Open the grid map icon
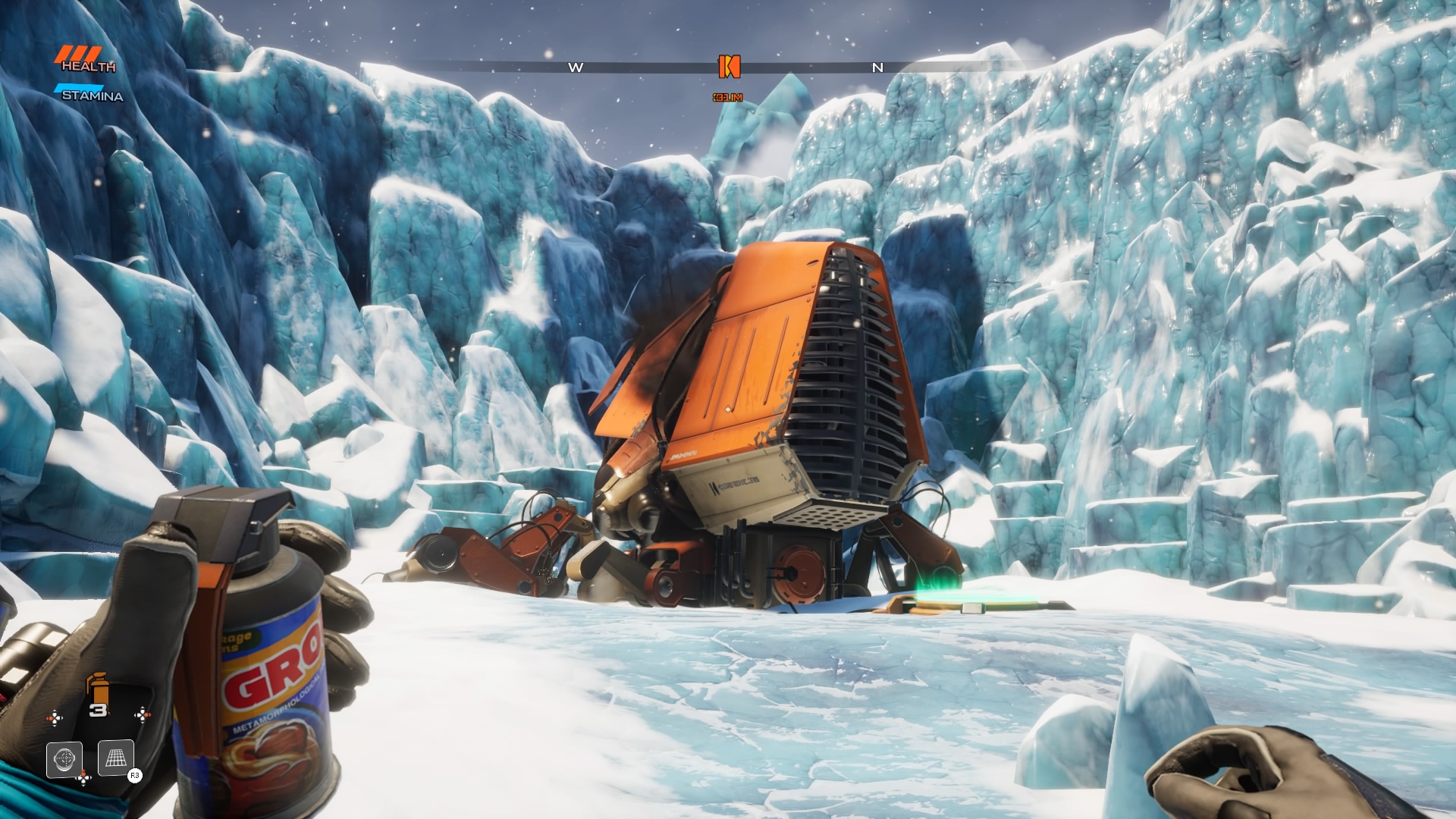Screen dimensions: 1456x819 click(x=116, y=758)
